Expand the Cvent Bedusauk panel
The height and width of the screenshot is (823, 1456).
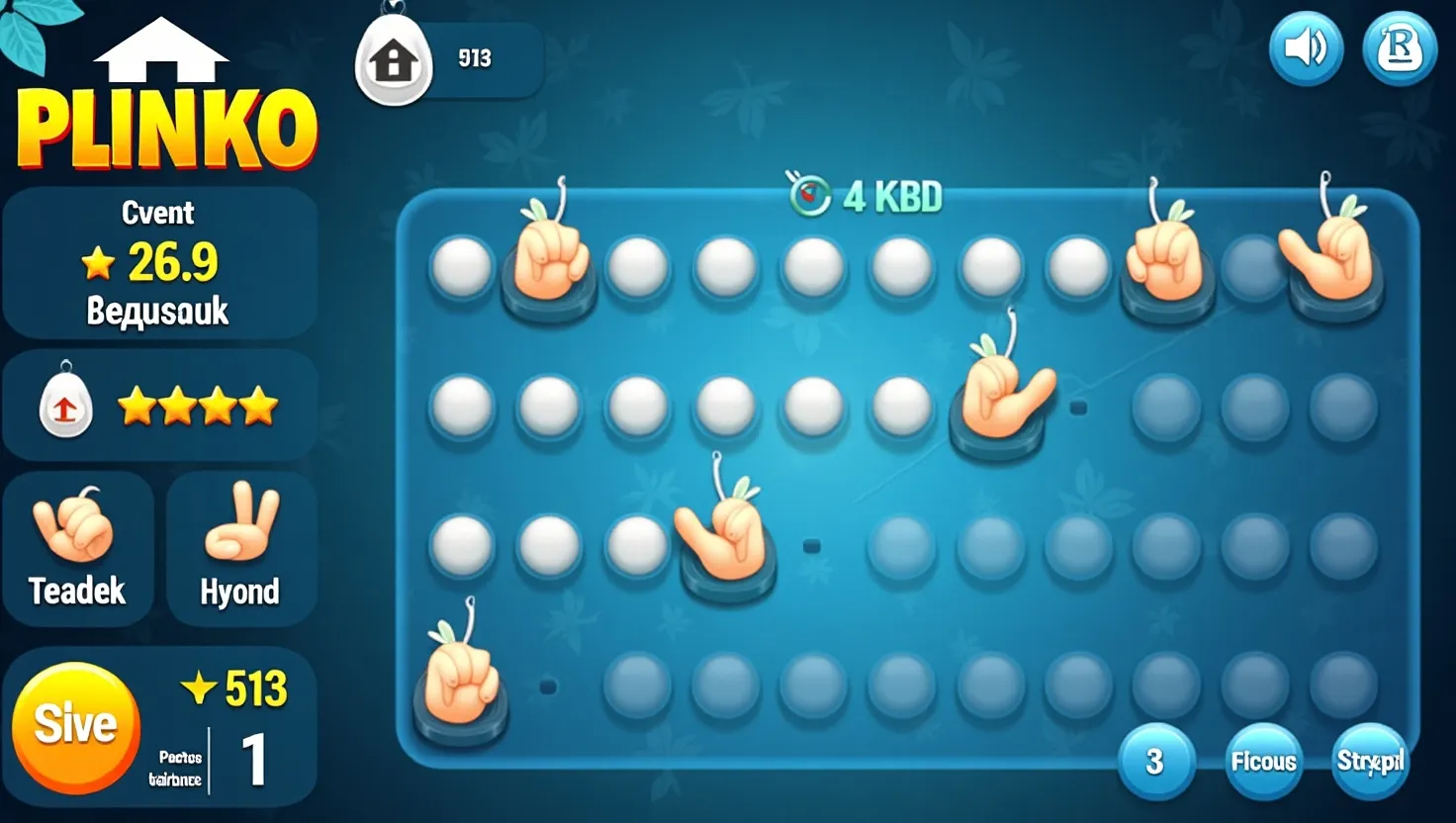(x=160, y=260)
